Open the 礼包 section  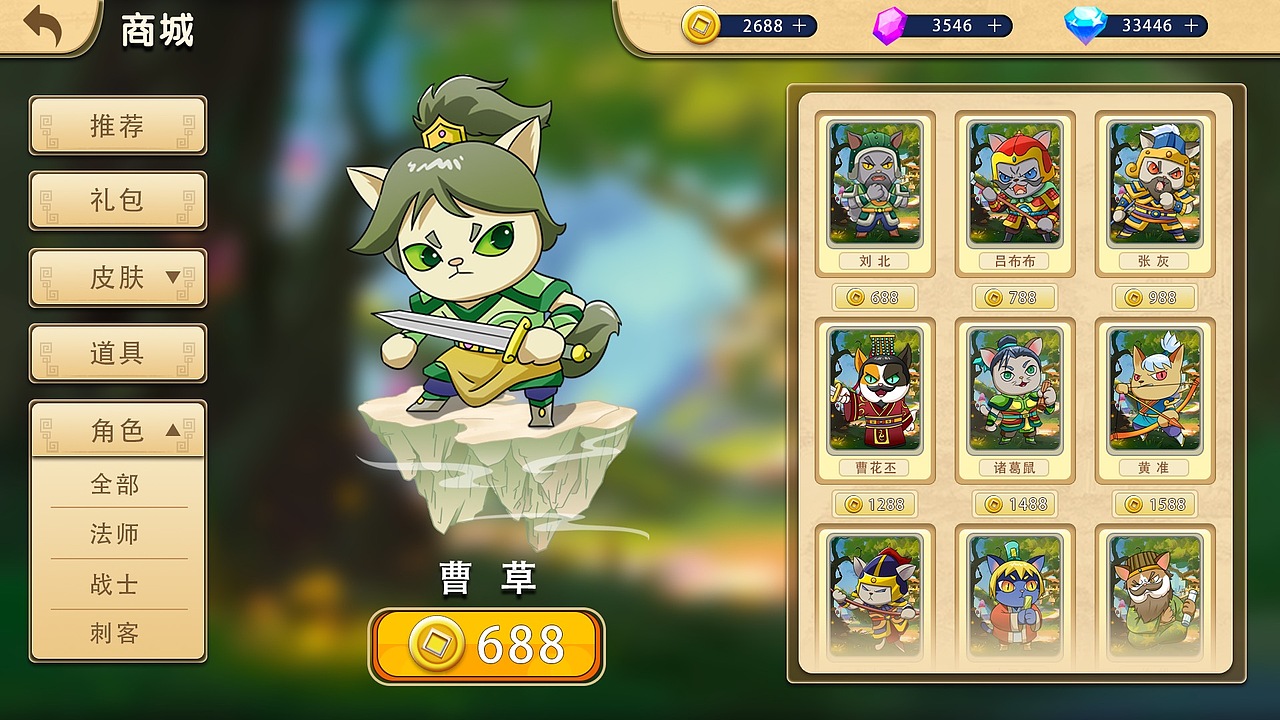point(117,201)
